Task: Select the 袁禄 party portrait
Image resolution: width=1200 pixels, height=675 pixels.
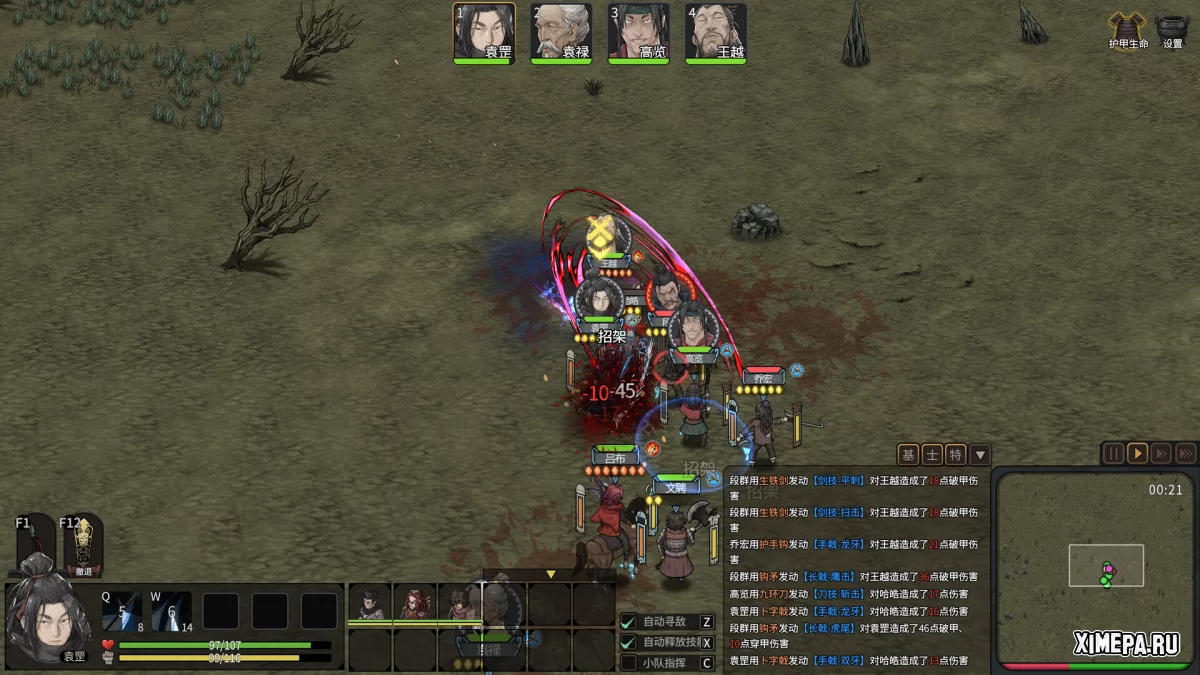Action: (561, 33)
